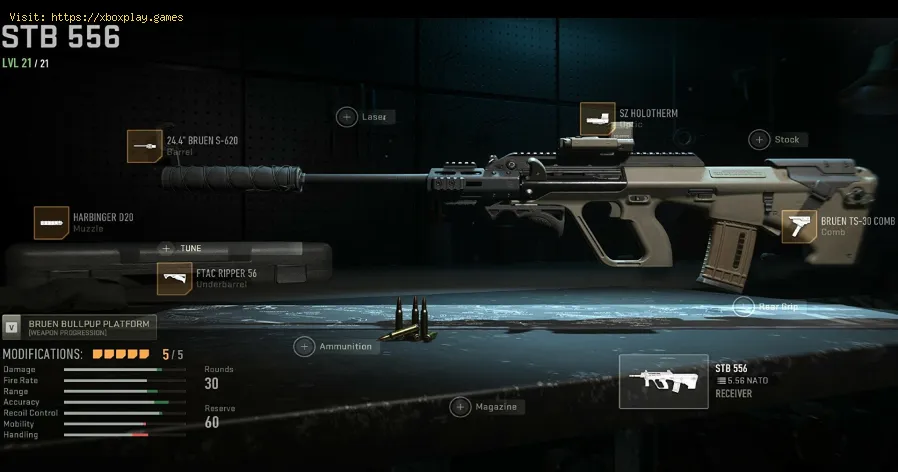Tune the underbarrel attachment
The width and height of the screenshot is (898, 472).
[166, 248]
